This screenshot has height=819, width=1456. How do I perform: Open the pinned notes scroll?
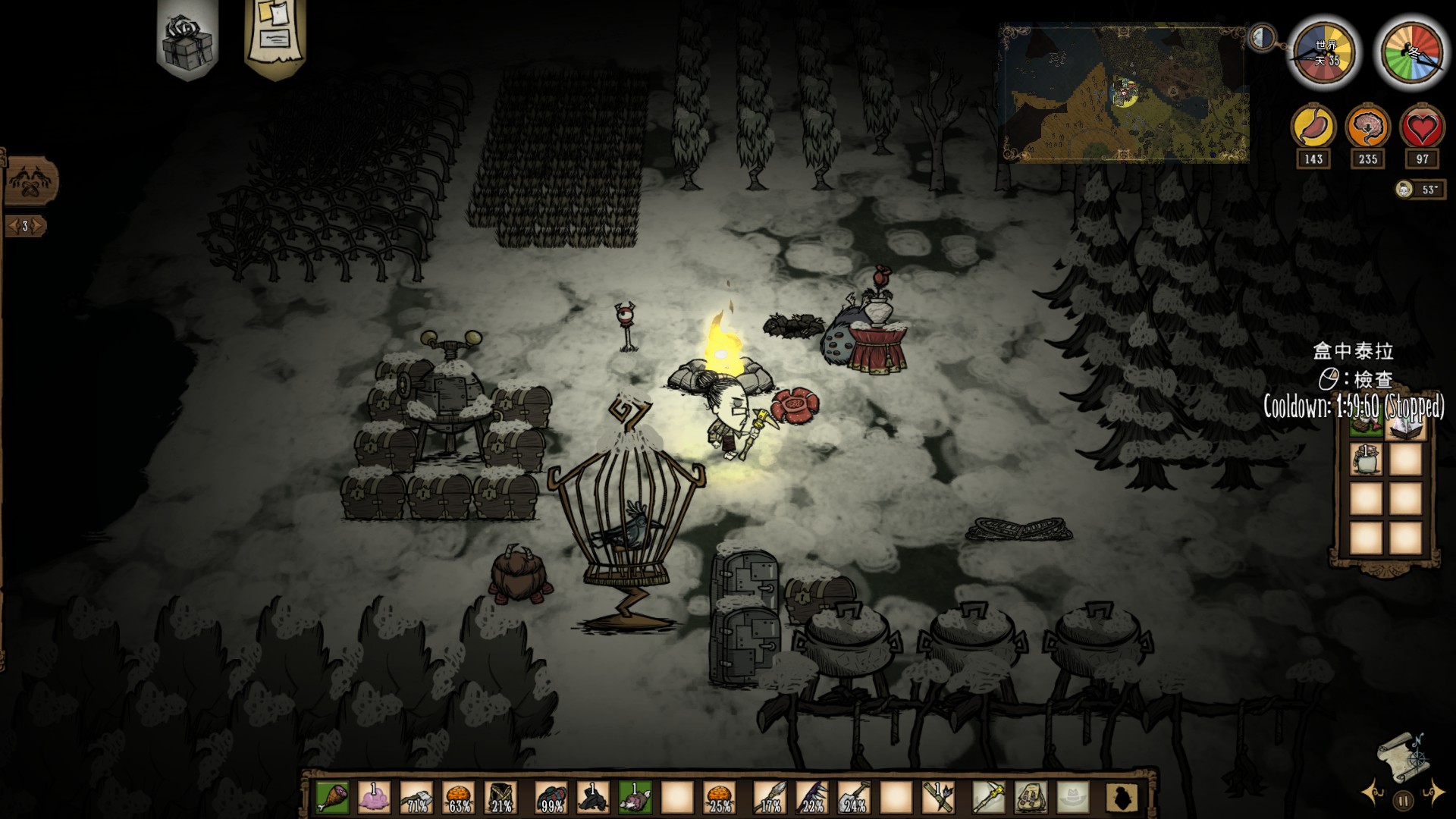click(x=275, y=34)
